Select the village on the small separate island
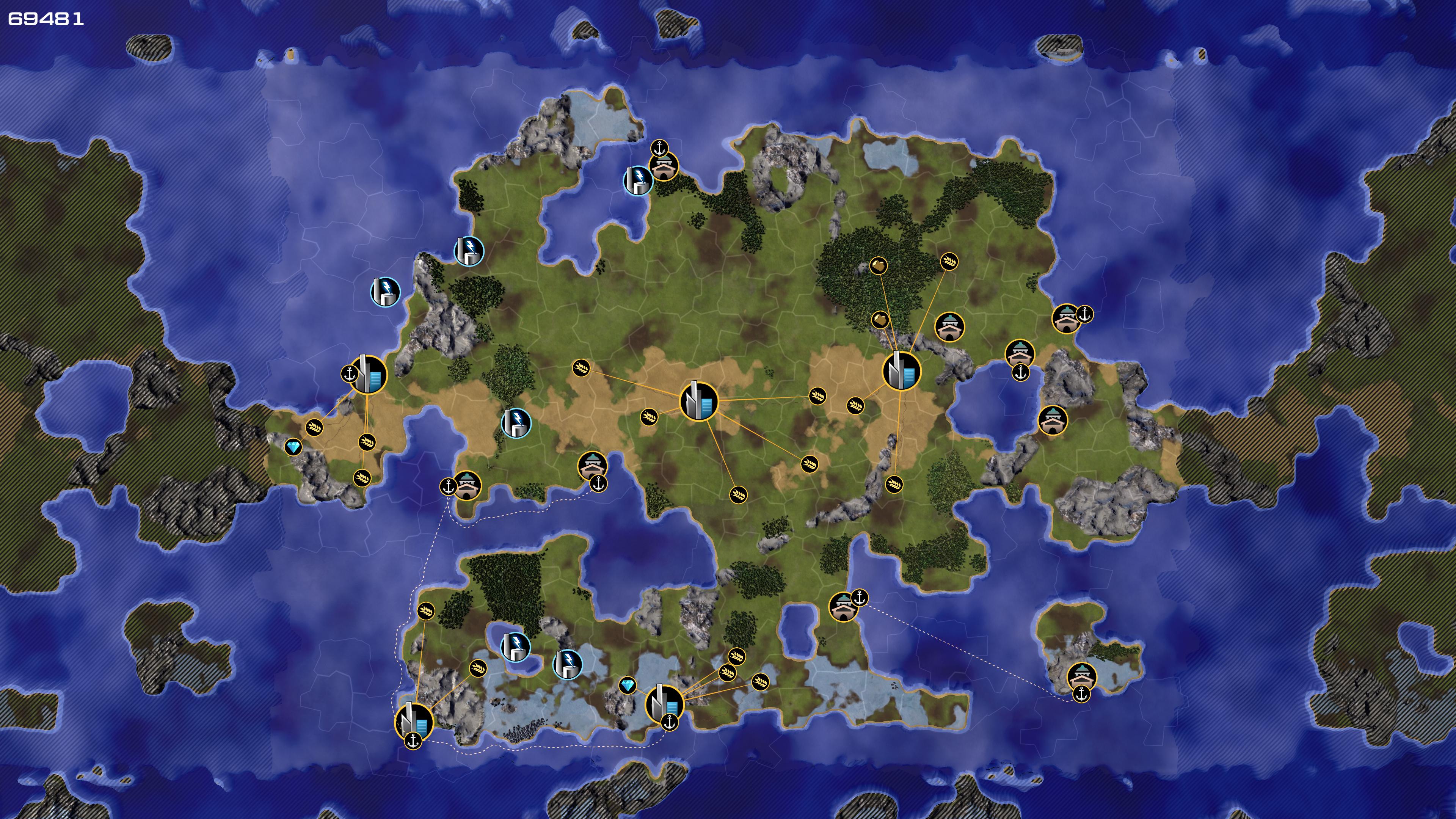The height and width of the screenshot is (819, 1456). tap(1081, 676)
